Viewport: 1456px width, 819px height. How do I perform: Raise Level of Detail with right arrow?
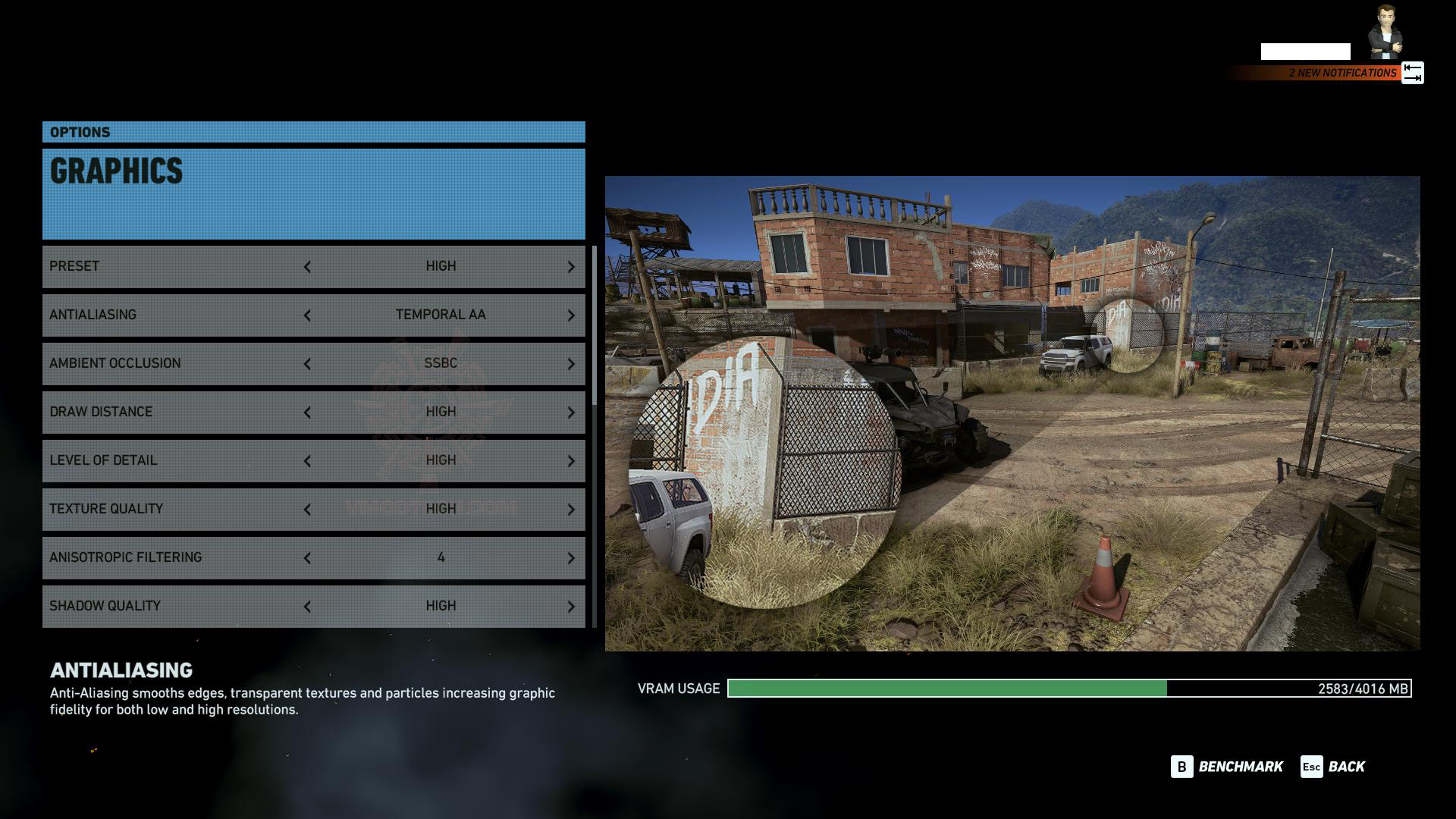pyautogui.click(x=571, y=461)
